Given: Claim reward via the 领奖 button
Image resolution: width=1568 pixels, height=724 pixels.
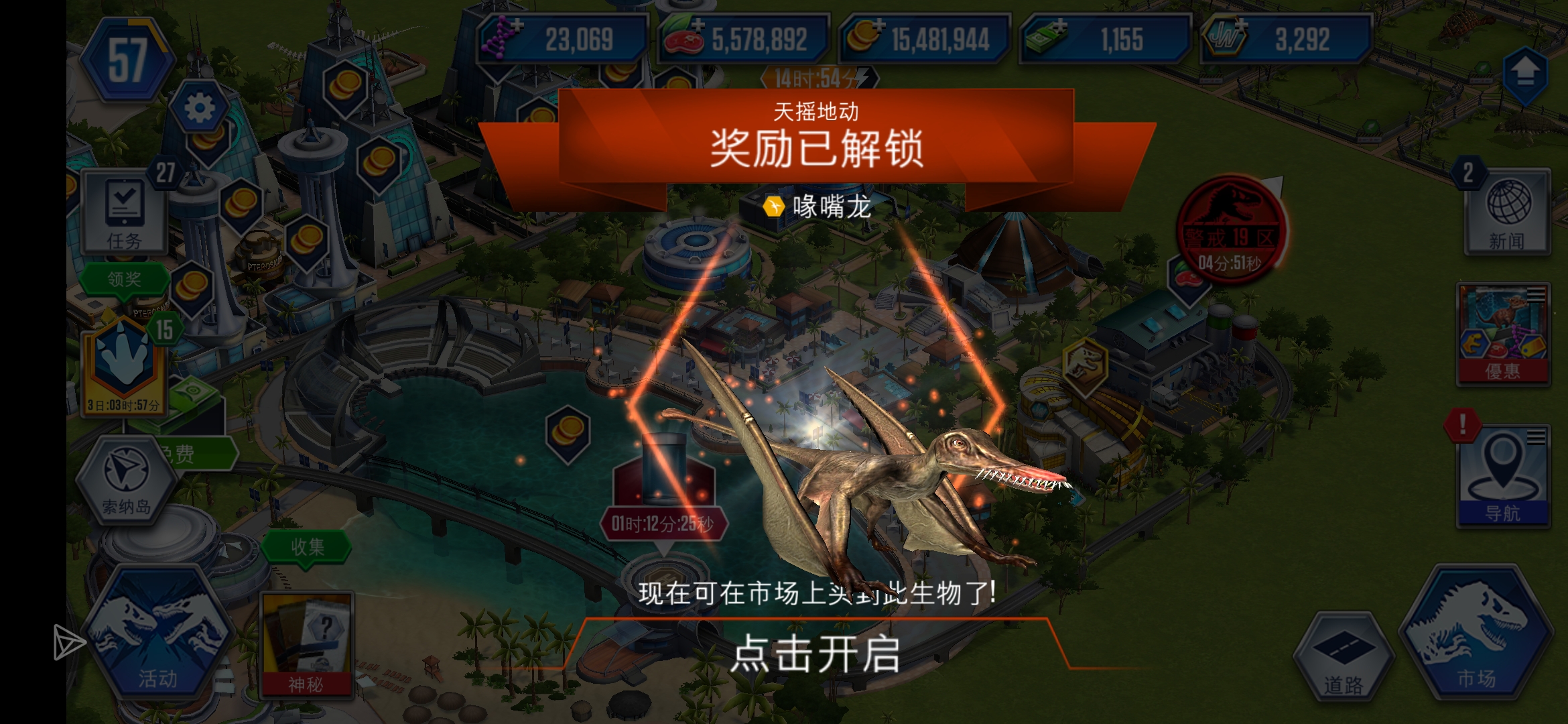Looking at the screenshot, I should point(125,280).
